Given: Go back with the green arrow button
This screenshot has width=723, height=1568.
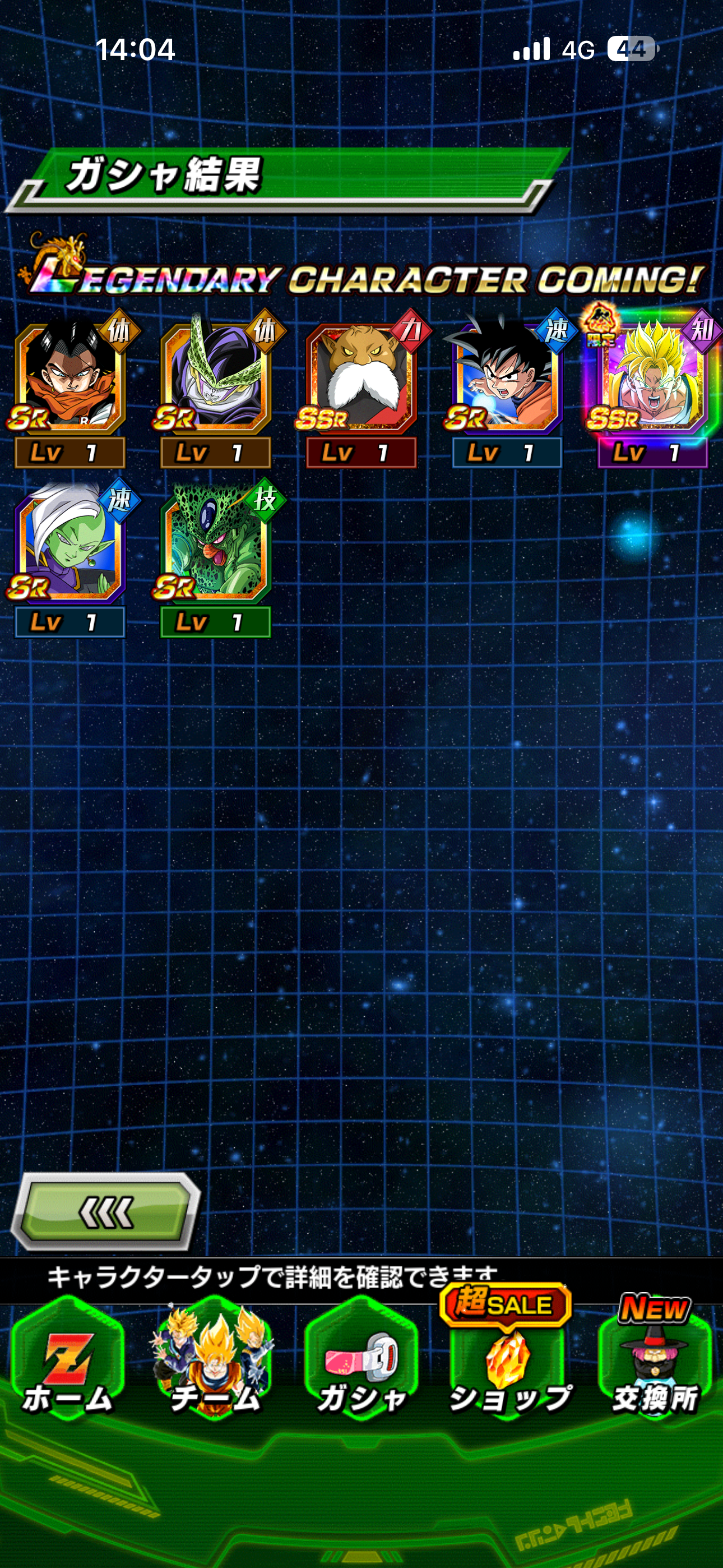Looking at the screenshot, I should point(106,1212).
